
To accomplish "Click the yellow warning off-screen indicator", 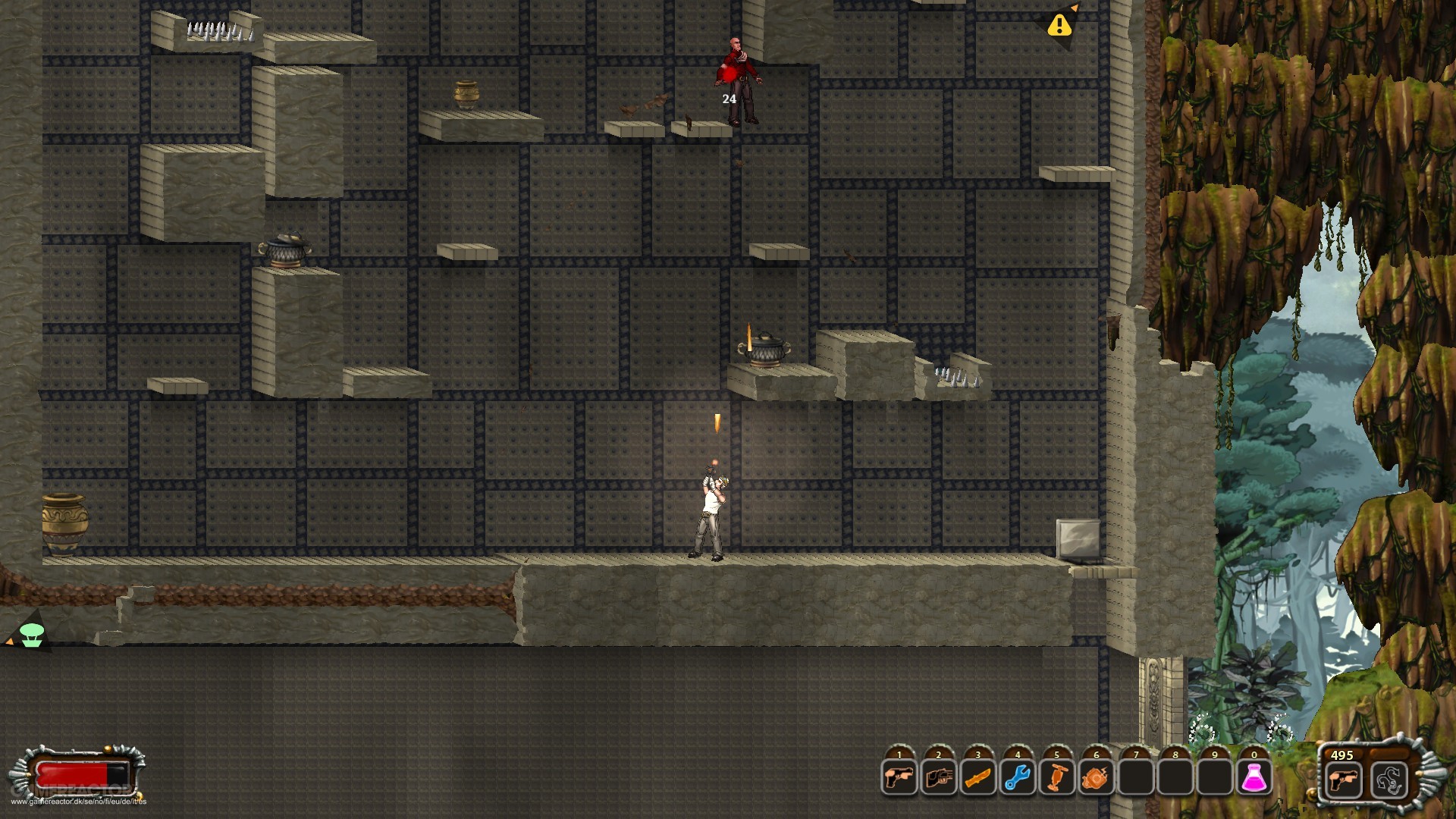I will point(1059,26).
